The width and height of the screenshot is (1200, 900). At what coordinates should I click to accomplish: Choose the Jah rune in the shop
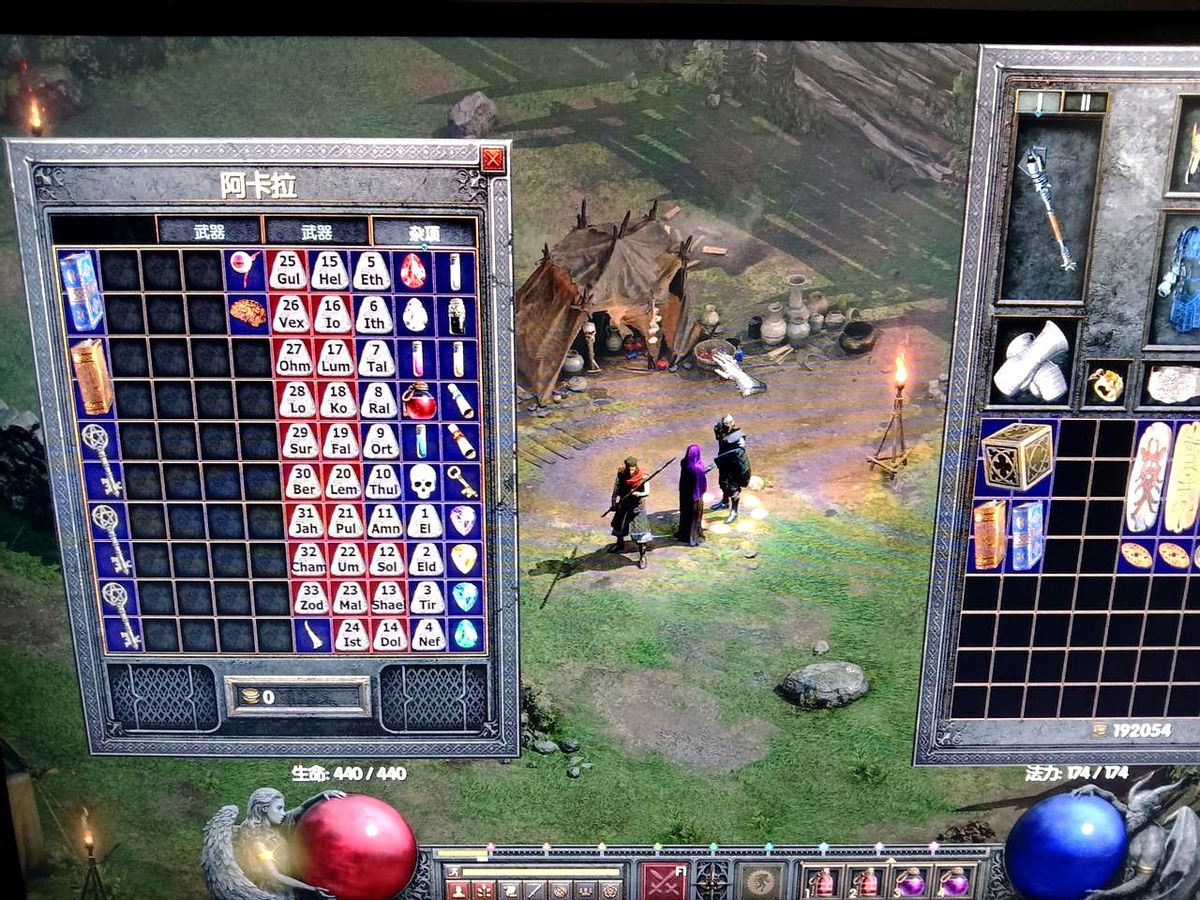305,521
